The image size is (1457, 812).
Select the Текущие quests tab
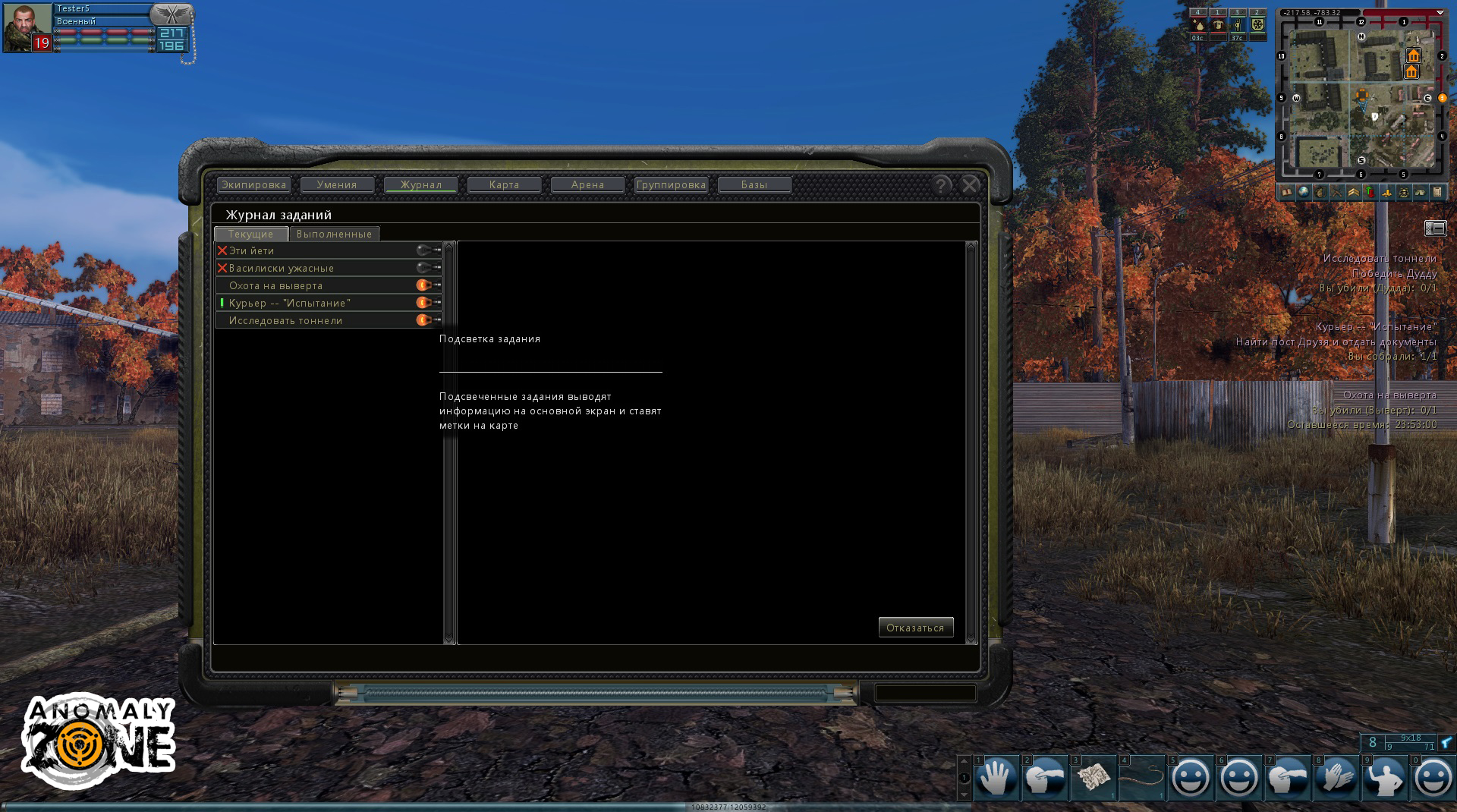[250, 234]
